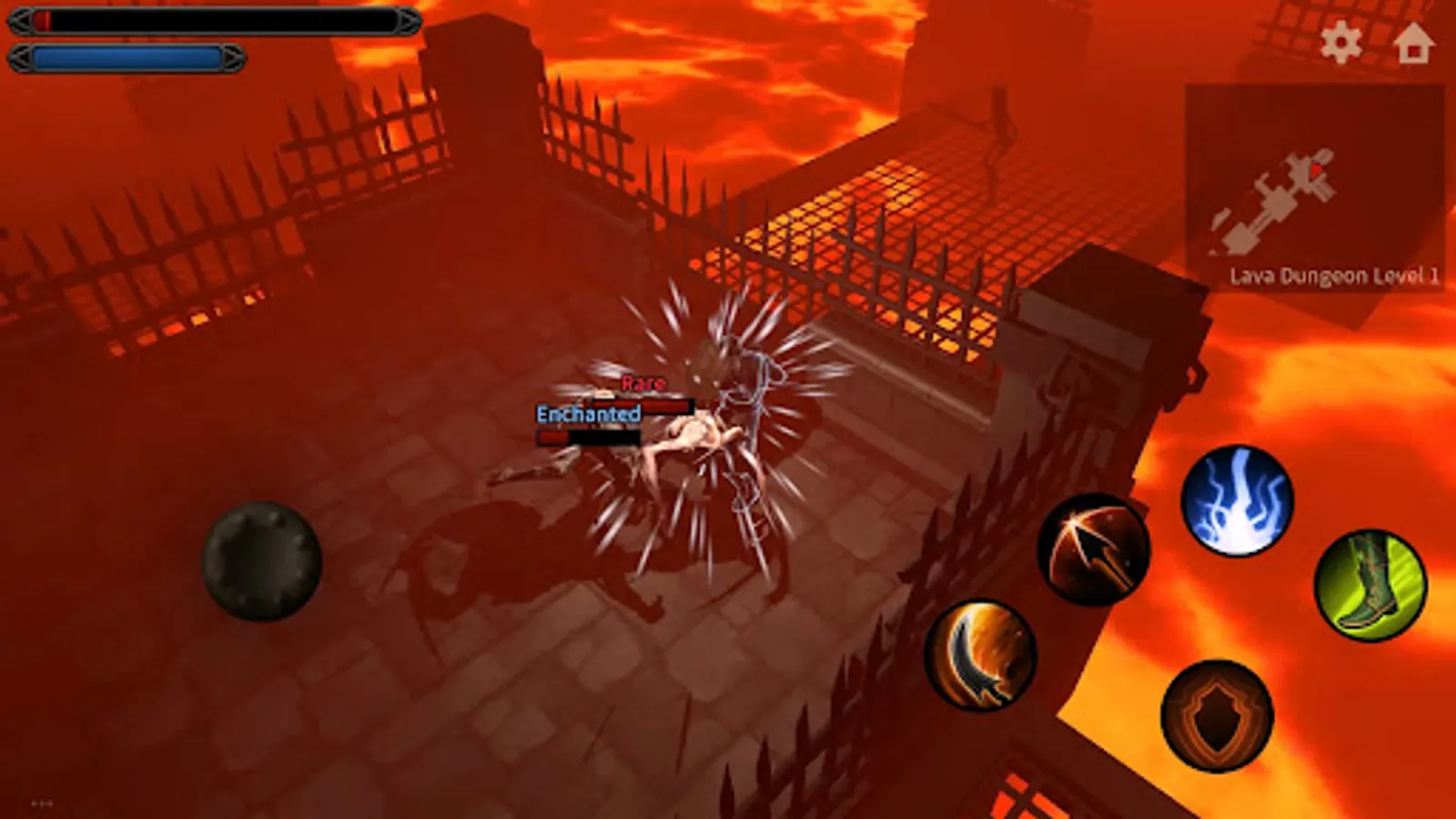
Task: Select the 'Rare' enemy nameplate
Action: 642,383
